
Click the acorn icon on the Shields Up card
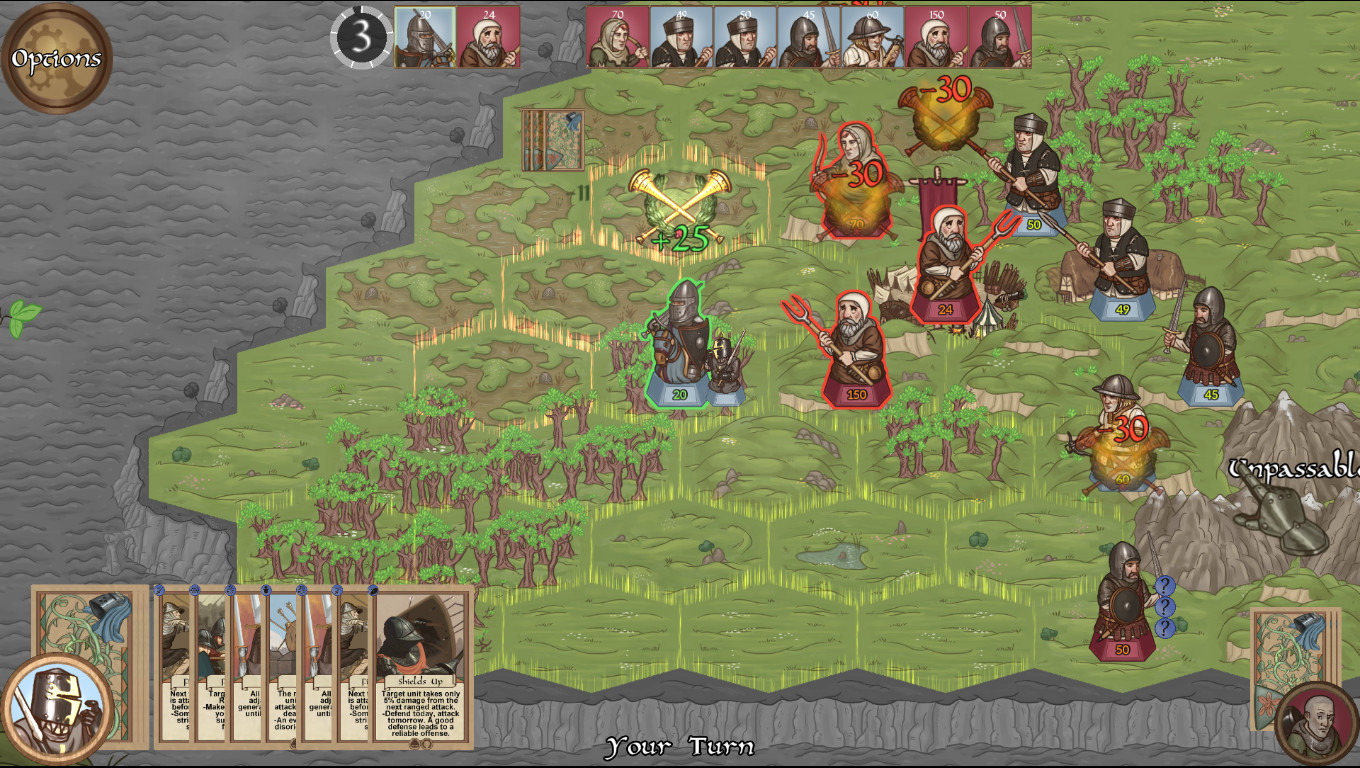416,745
